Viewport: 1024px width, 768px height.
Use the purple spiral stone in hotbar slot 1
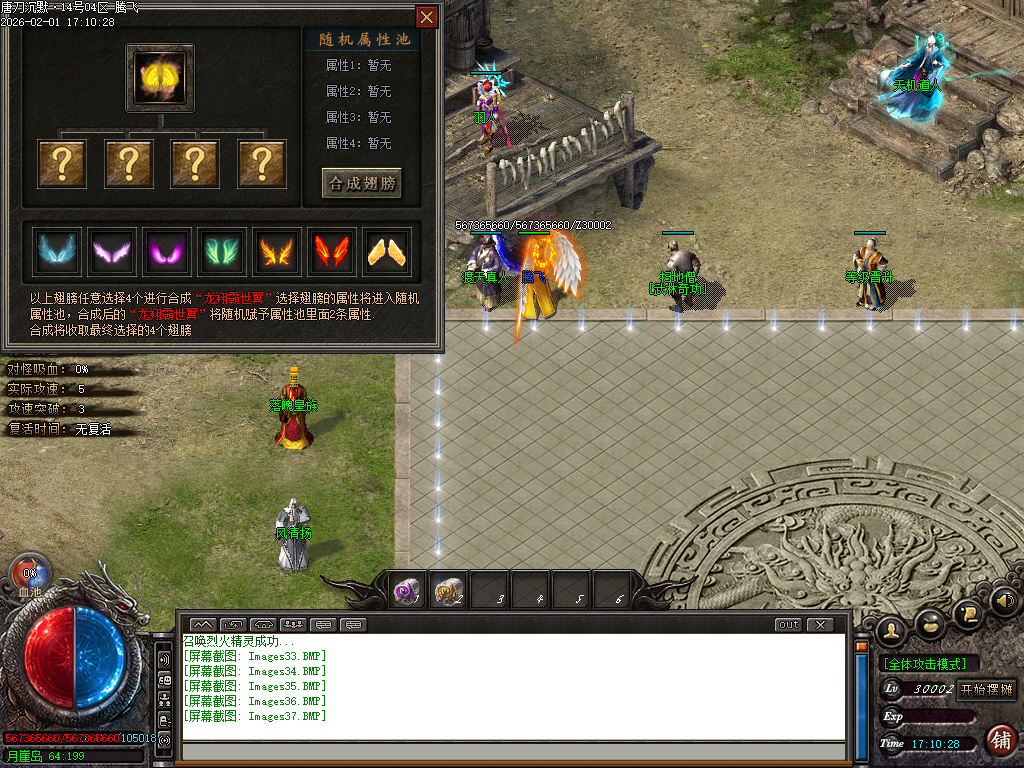(x=407, y=592)
